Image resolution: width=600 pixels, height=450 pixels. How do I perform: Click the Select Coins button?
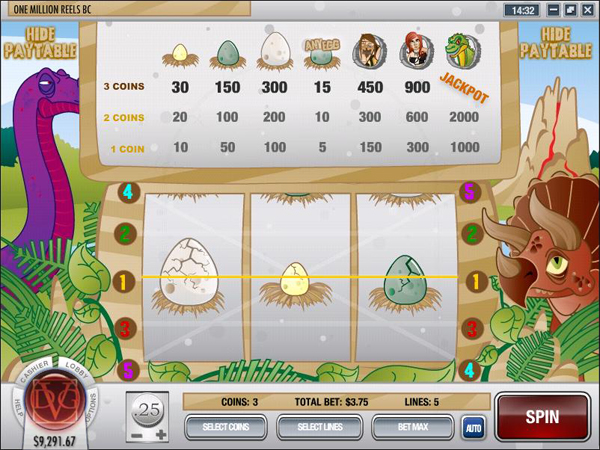tap(228, 427)
